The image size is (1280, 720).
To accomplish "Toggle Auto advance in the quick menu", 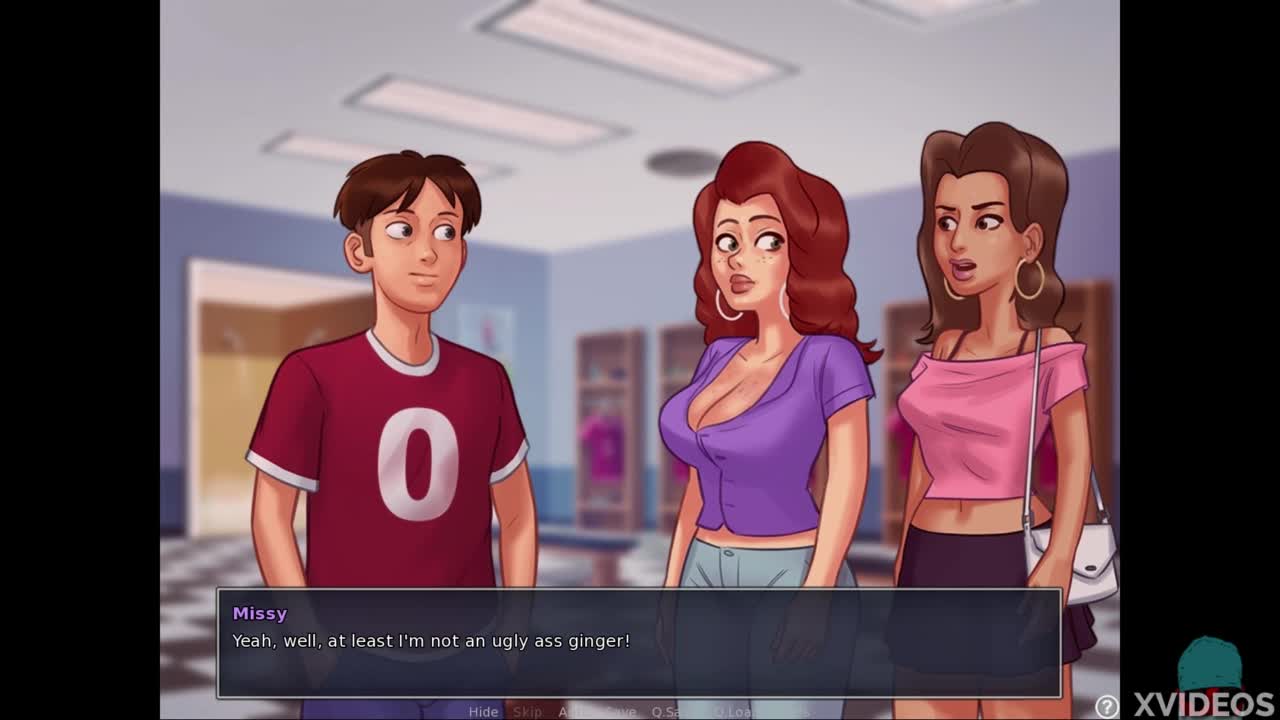I will point(574,712).
